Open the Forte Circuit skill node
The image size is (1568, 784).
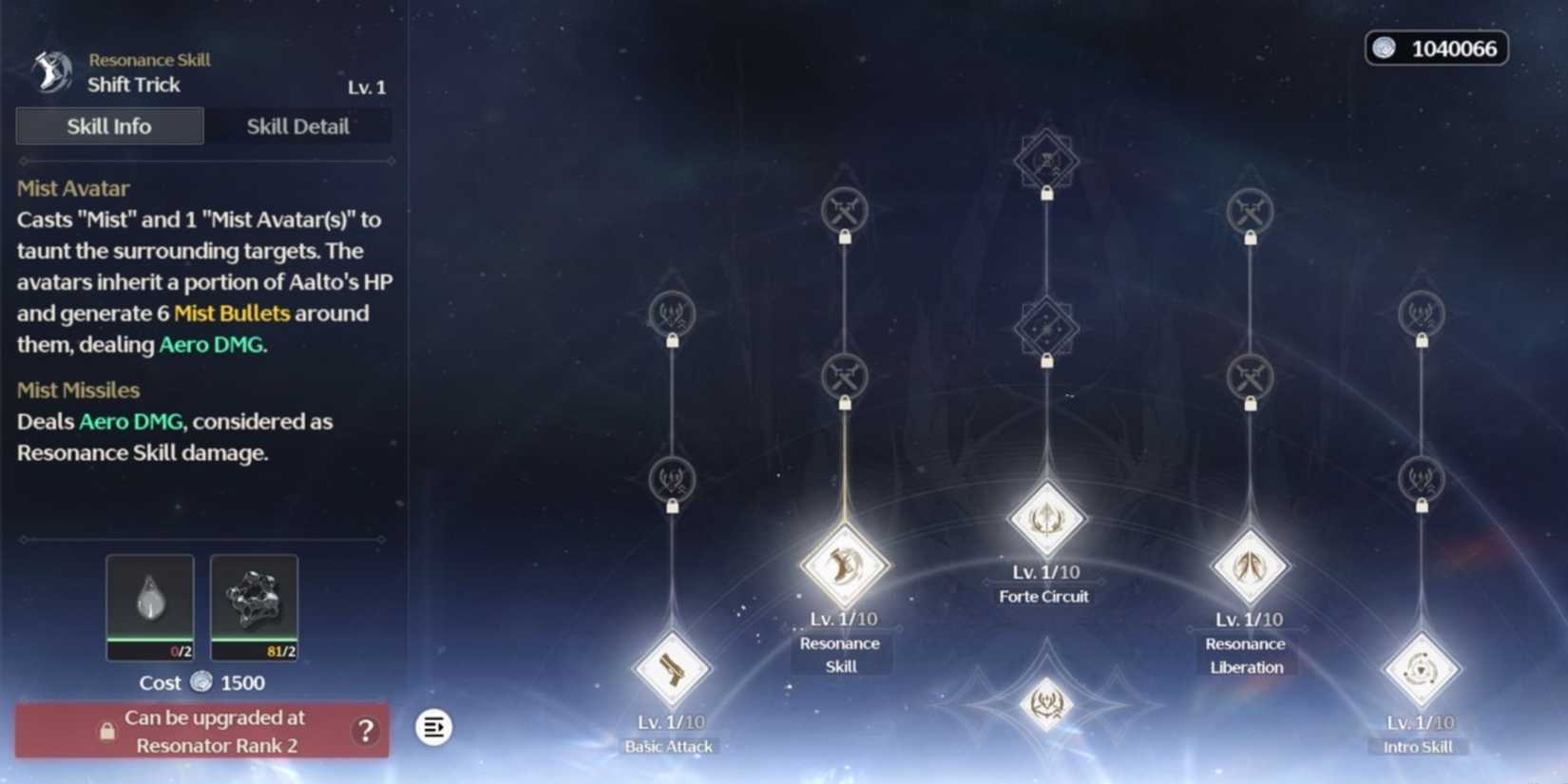(1045, 518)
